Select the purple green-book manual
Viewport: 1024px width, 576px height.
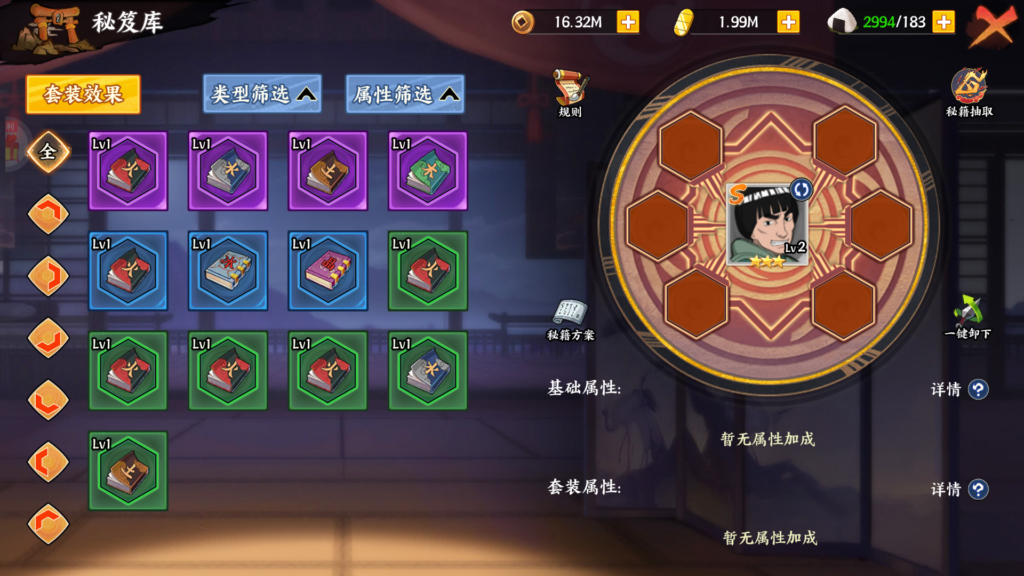tap(428, 171)
